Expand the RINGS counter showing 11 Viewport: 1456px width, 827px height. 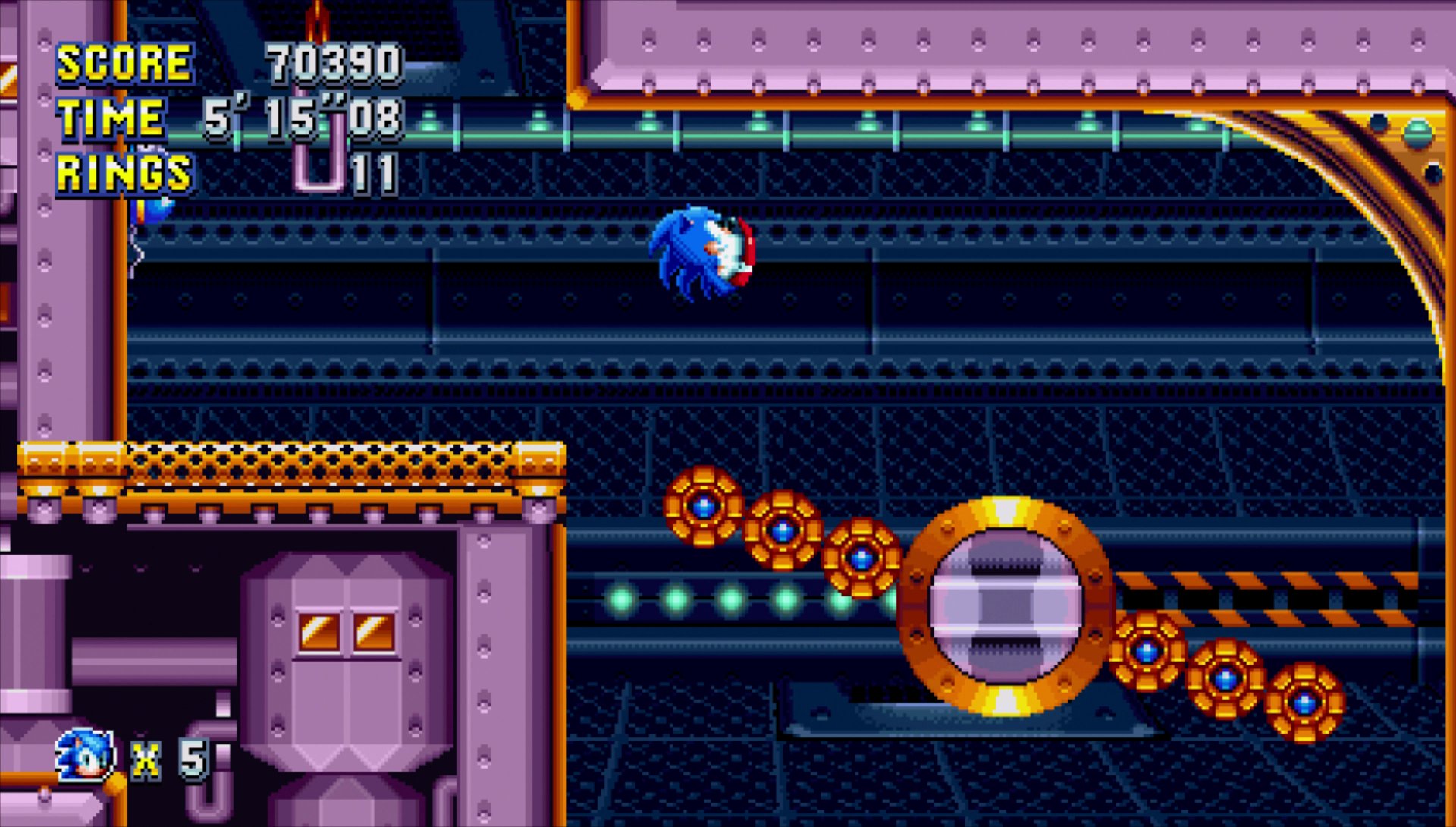377,176
